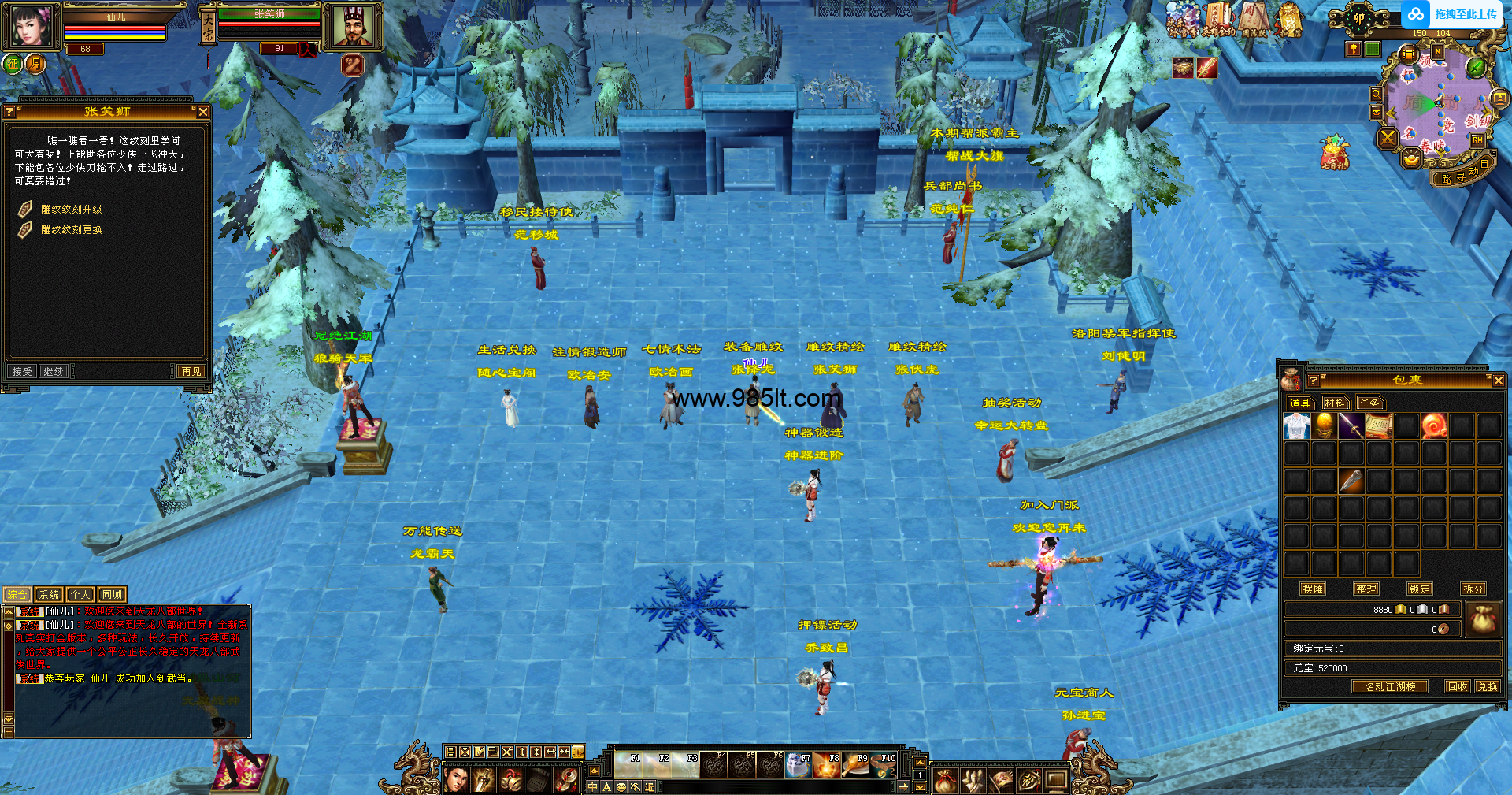Open the 任务 inventory tab
1512x795 pixels.
tap(1369, 403)
